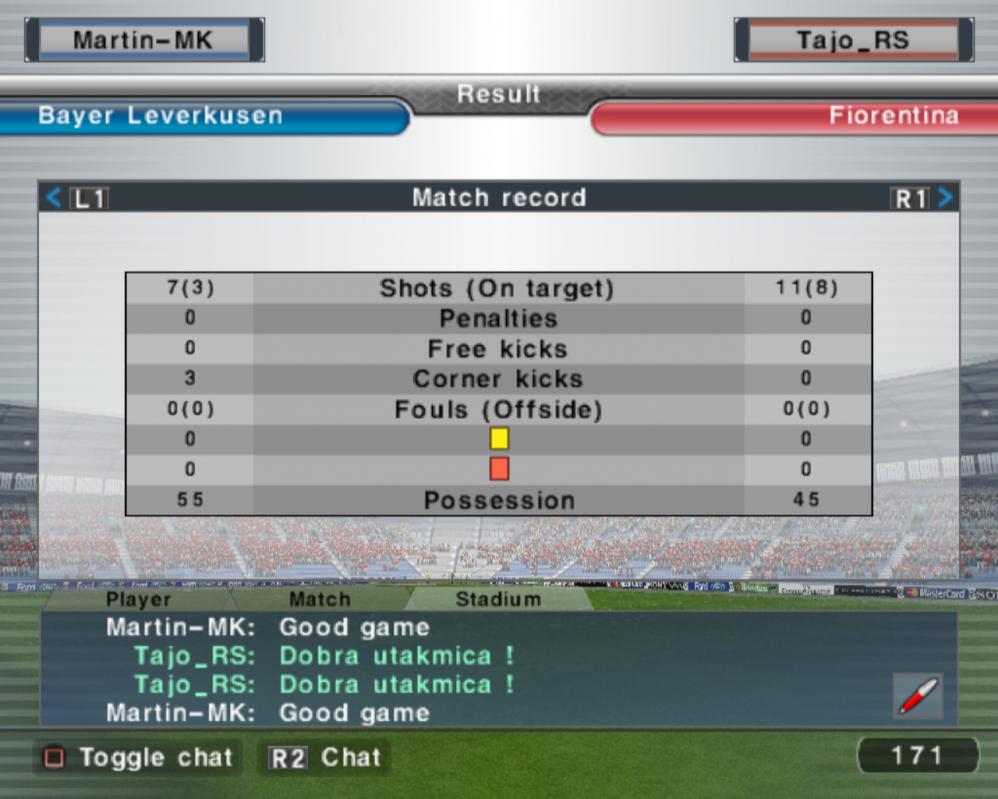
Task: Click the red pen chat icon
Action: 917,696
